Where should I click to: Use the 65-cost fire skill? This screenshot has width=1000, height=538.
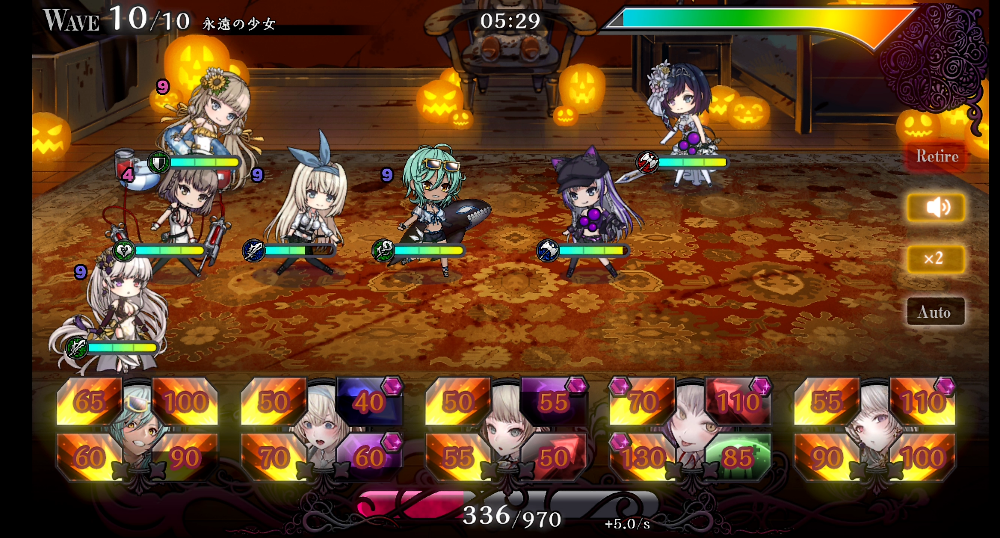pyautogui.click(x=88, y=402)
